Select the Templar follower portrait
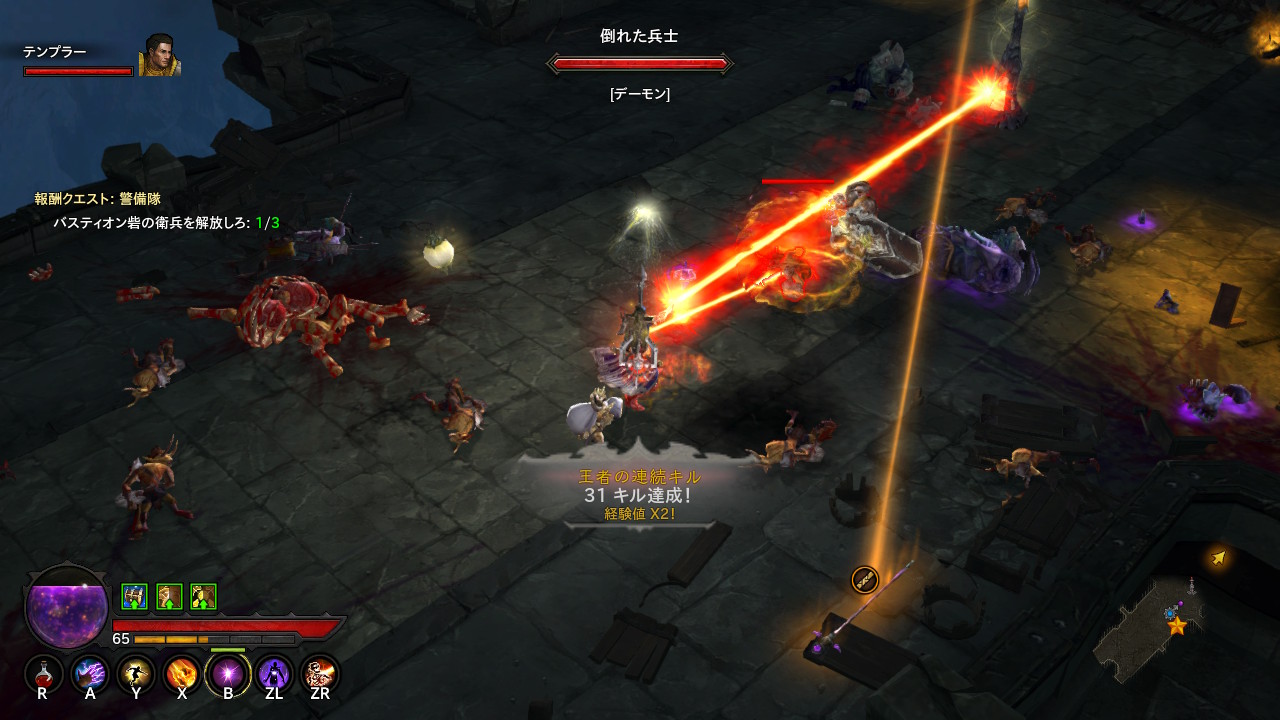1280x720 pixels. [x=159, y=56]
